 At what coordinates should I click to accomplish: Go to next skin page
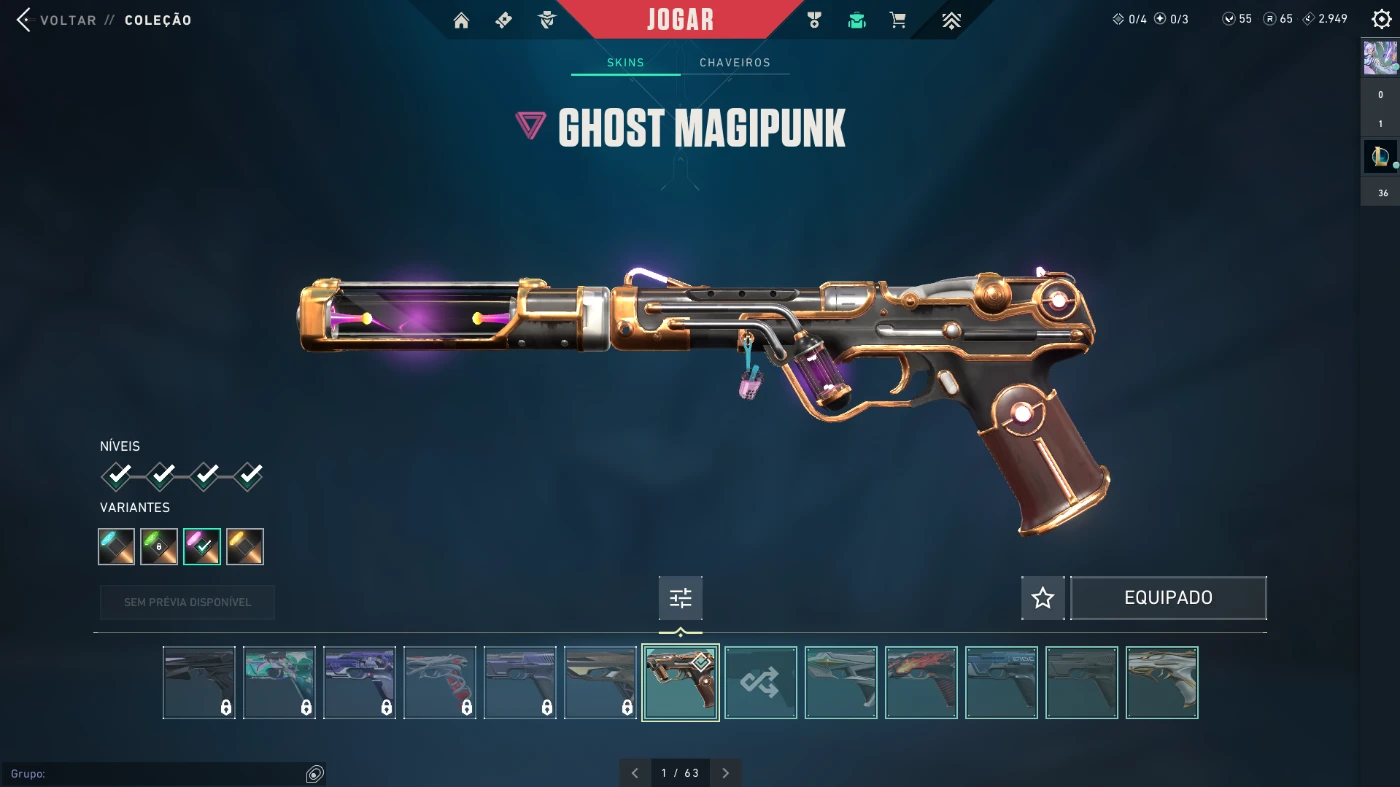(x=726, y=773)
